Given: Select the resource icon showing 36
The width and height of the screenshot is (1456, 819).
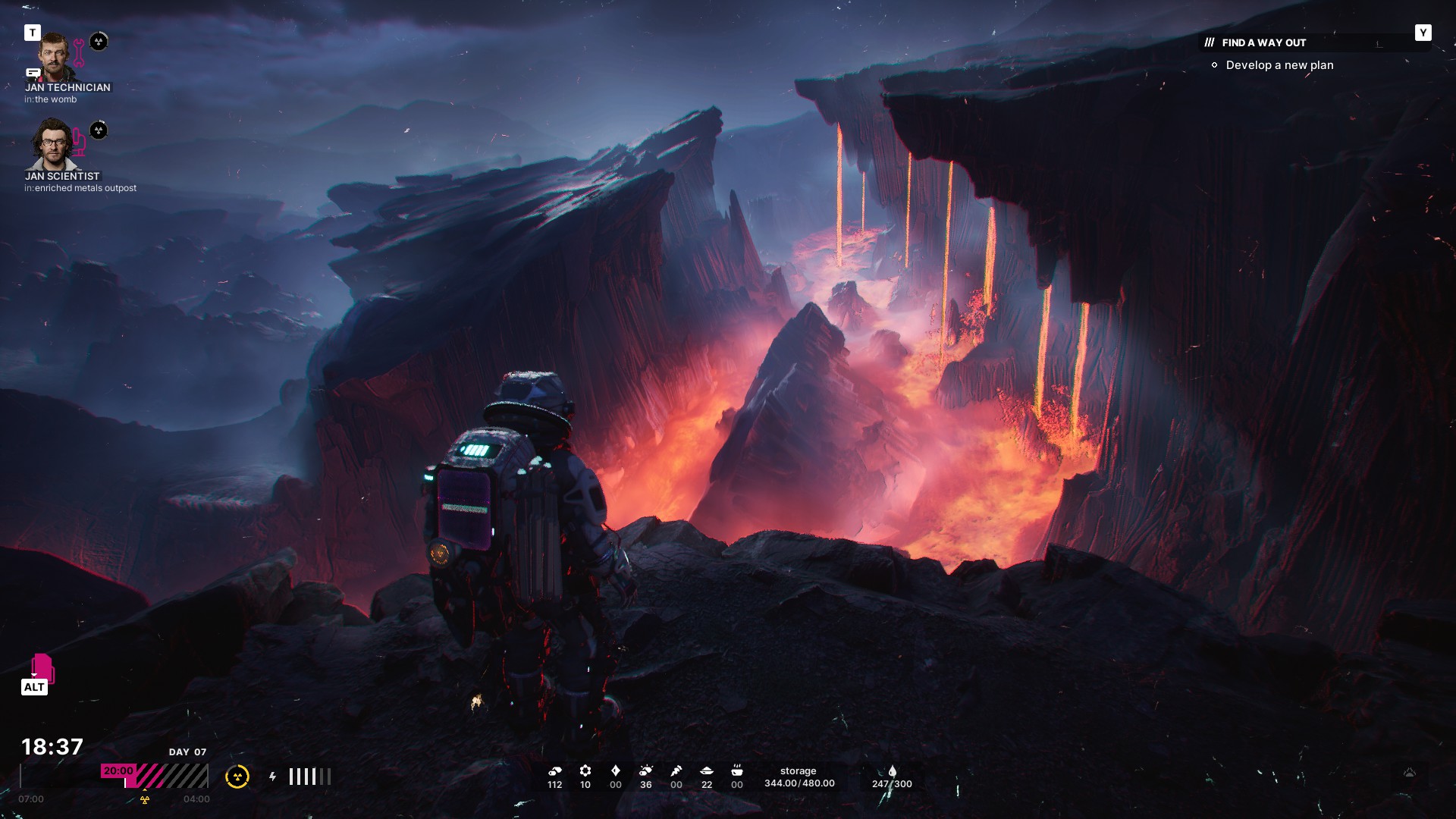Looking at the screenshot, I should (645, 771).
